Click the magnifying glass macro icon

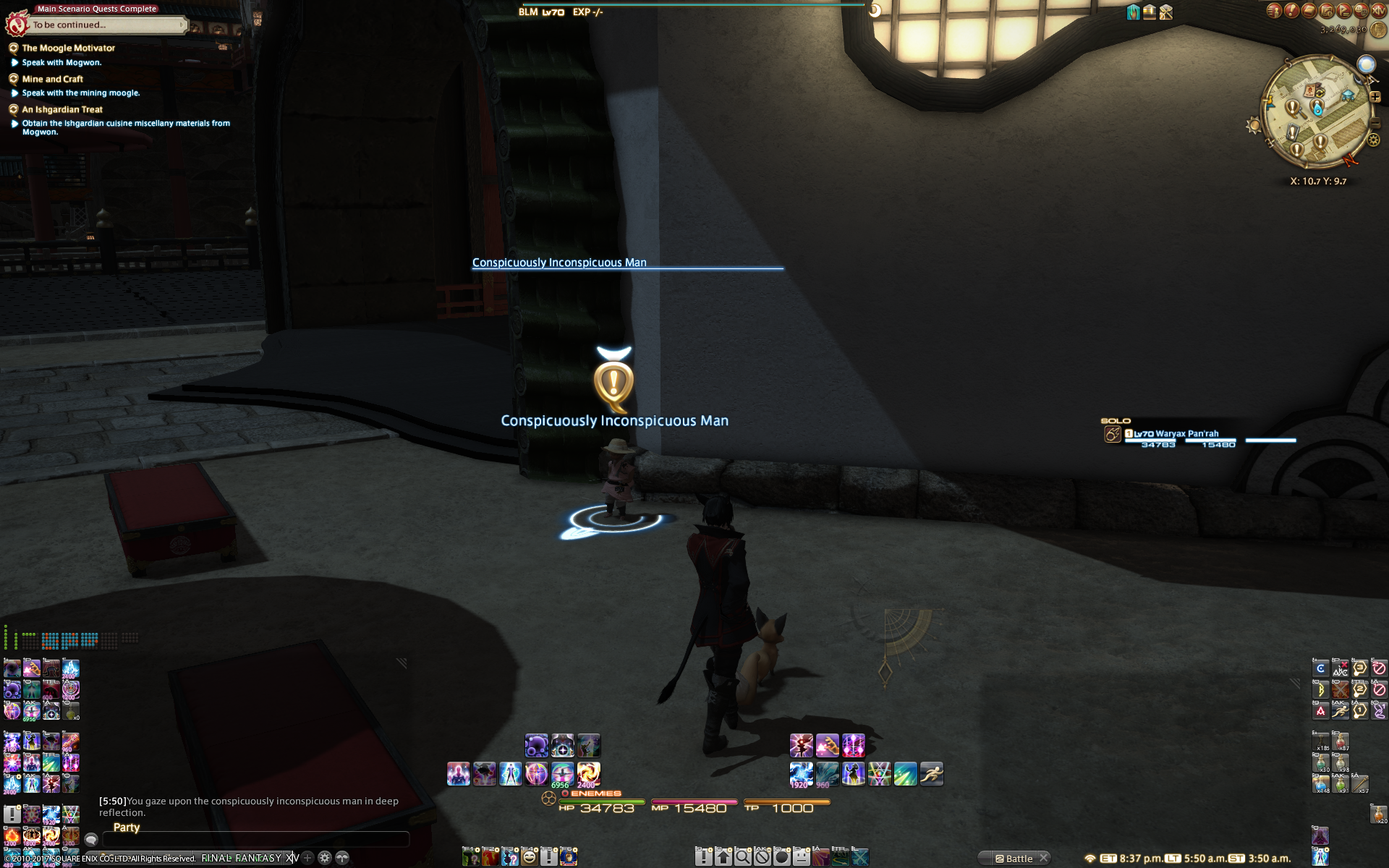coord(743,858)
